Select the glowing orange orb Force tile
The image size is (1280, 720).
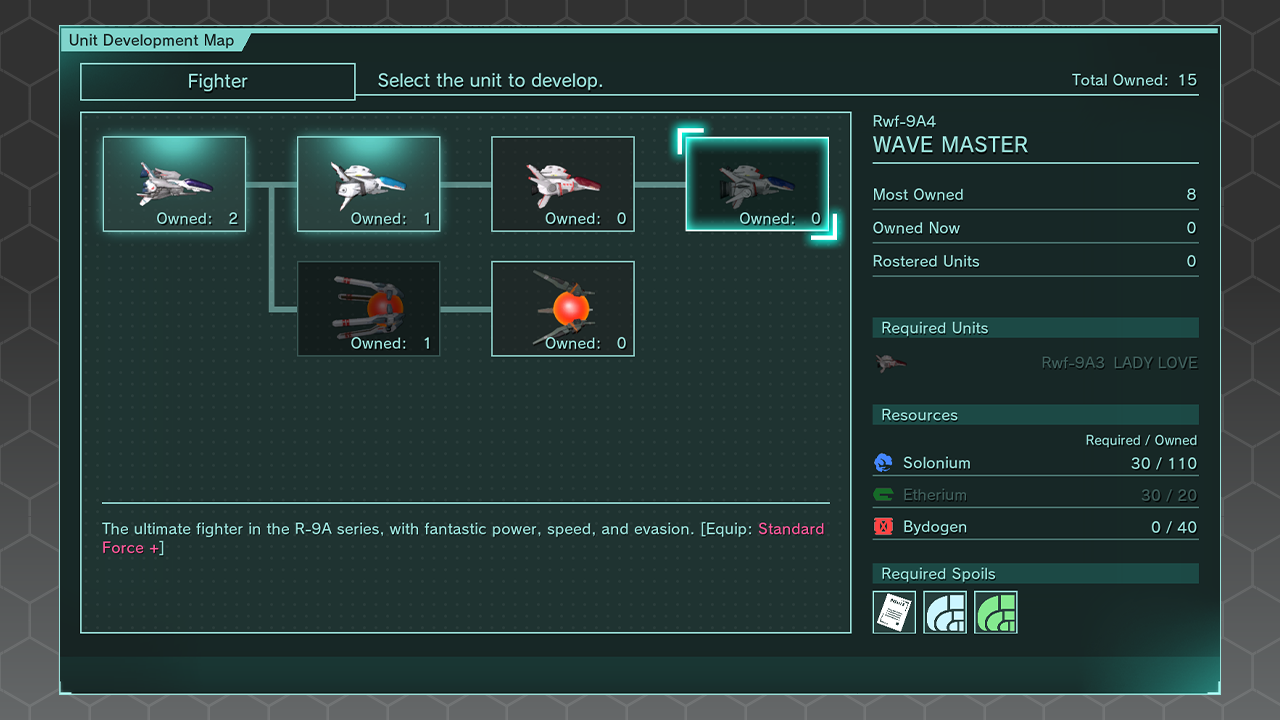tap(562, 308)
